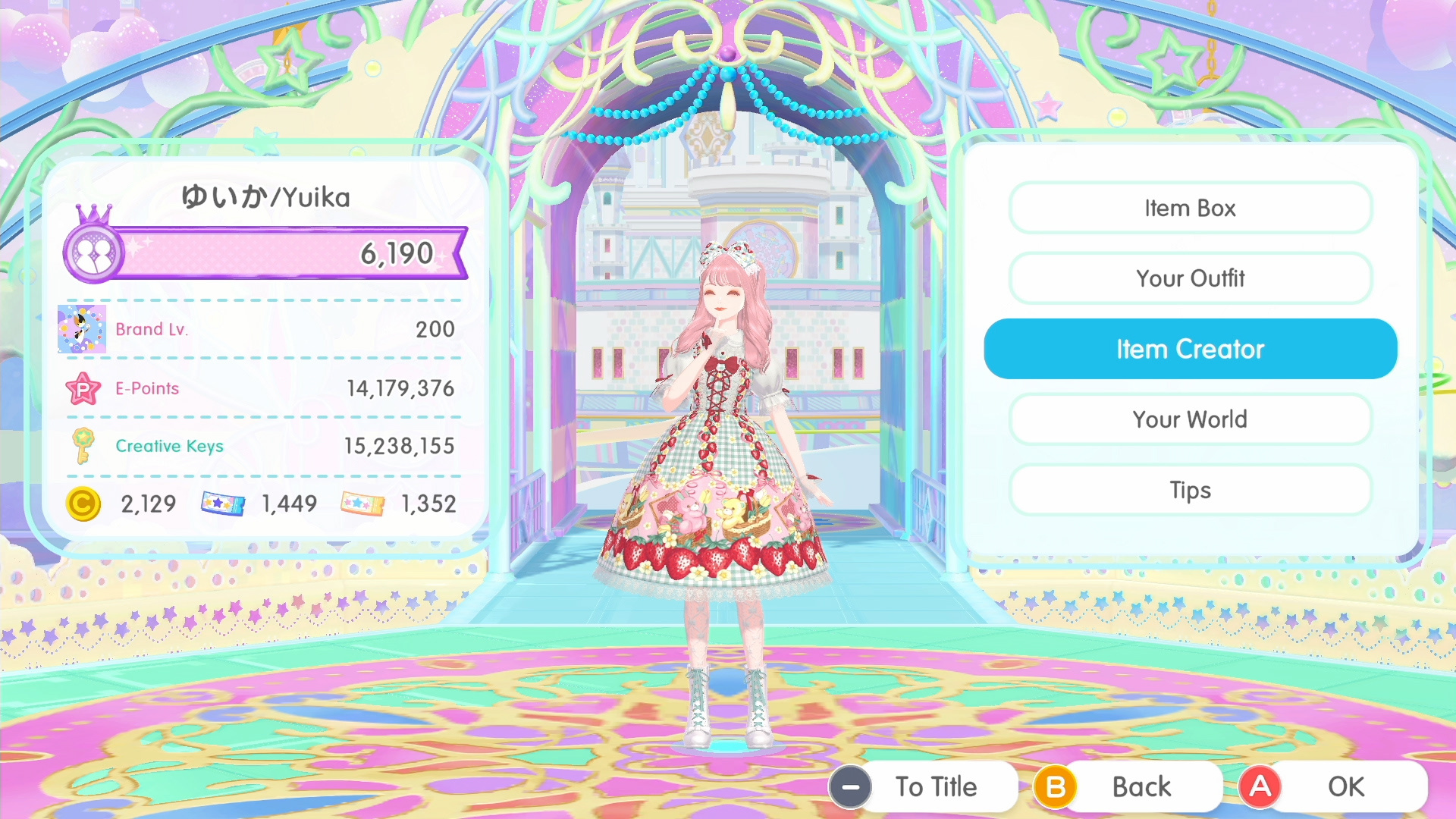Click the pink E-Points star icon
1456x819 pixels.
coord(83,388)
